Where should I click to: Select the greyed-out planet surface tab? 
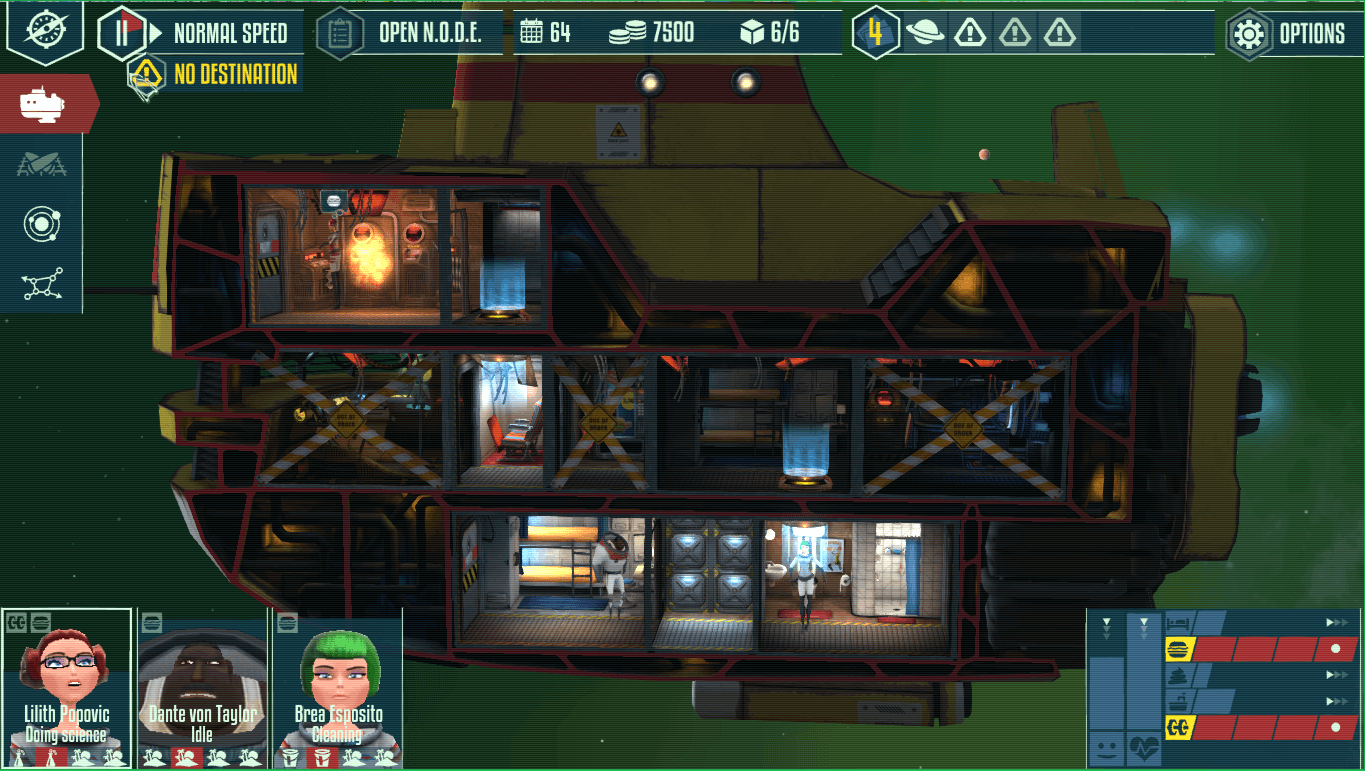[x=42, y=164]
